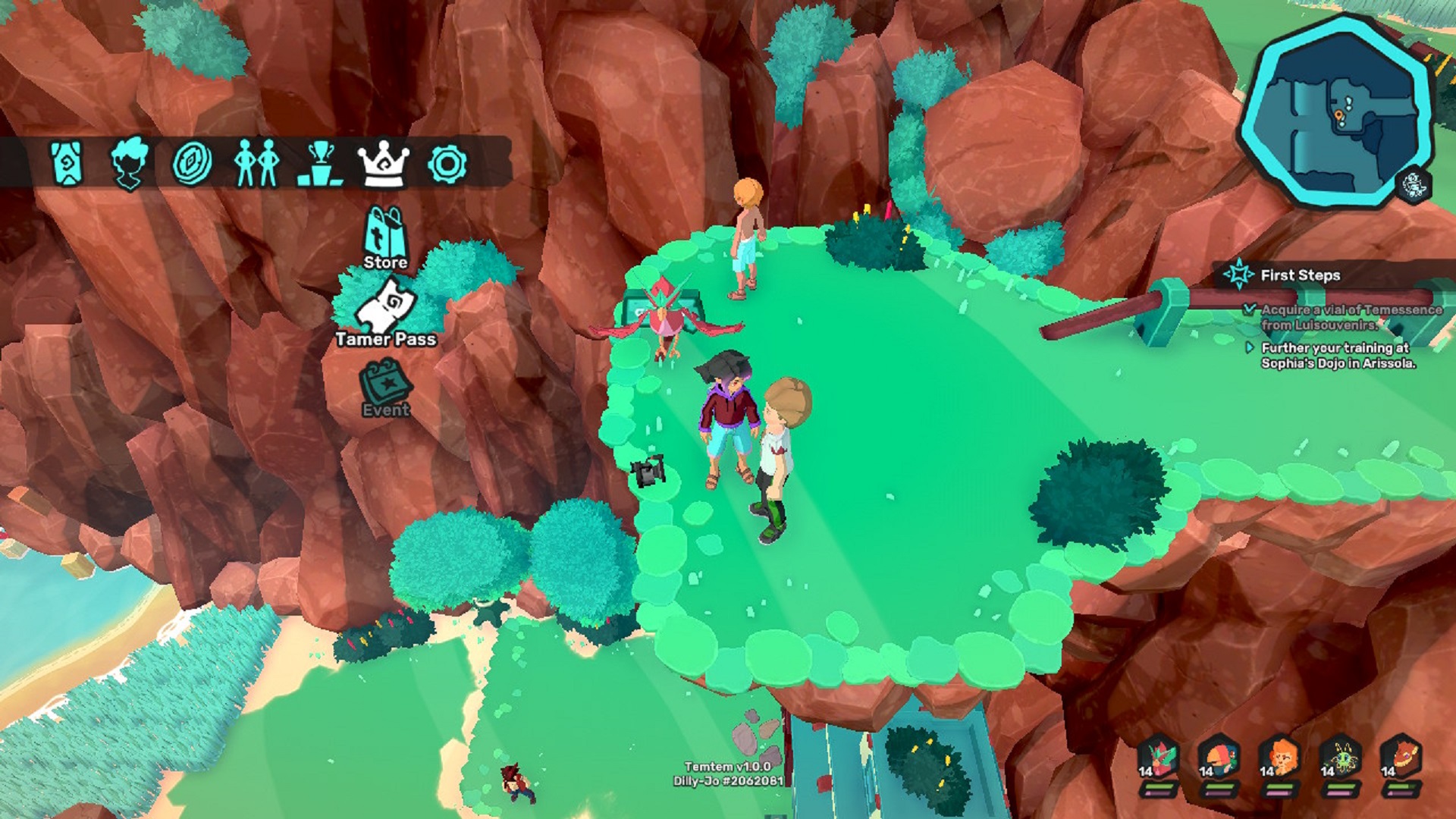Select the trophy podium icon
Image resolution: width=1456 pixels, height=819 pixels.
320,164
